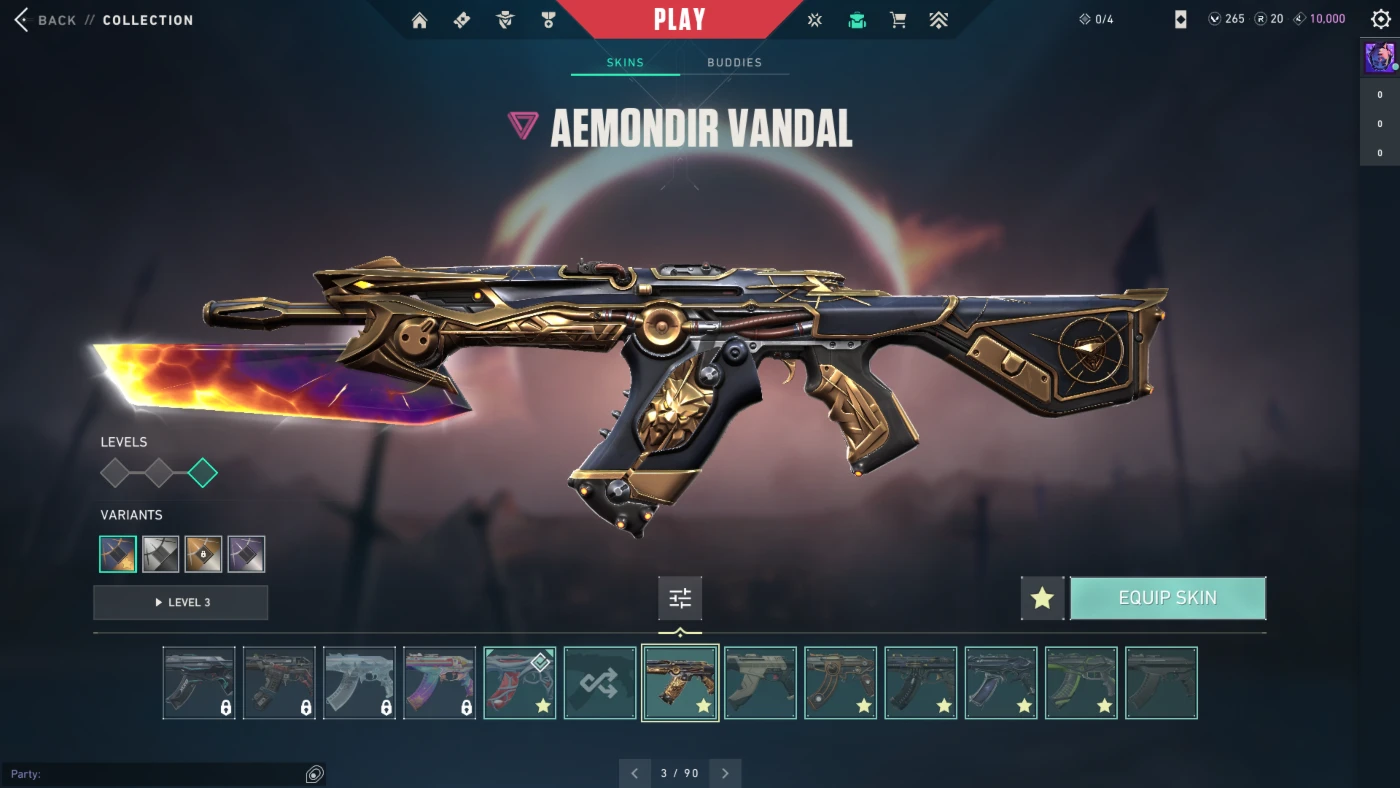The height and width of the screenshot is (788, 1400).
Task: Toggle favorite star next to Equip Skin
Action: [1042, 598]
